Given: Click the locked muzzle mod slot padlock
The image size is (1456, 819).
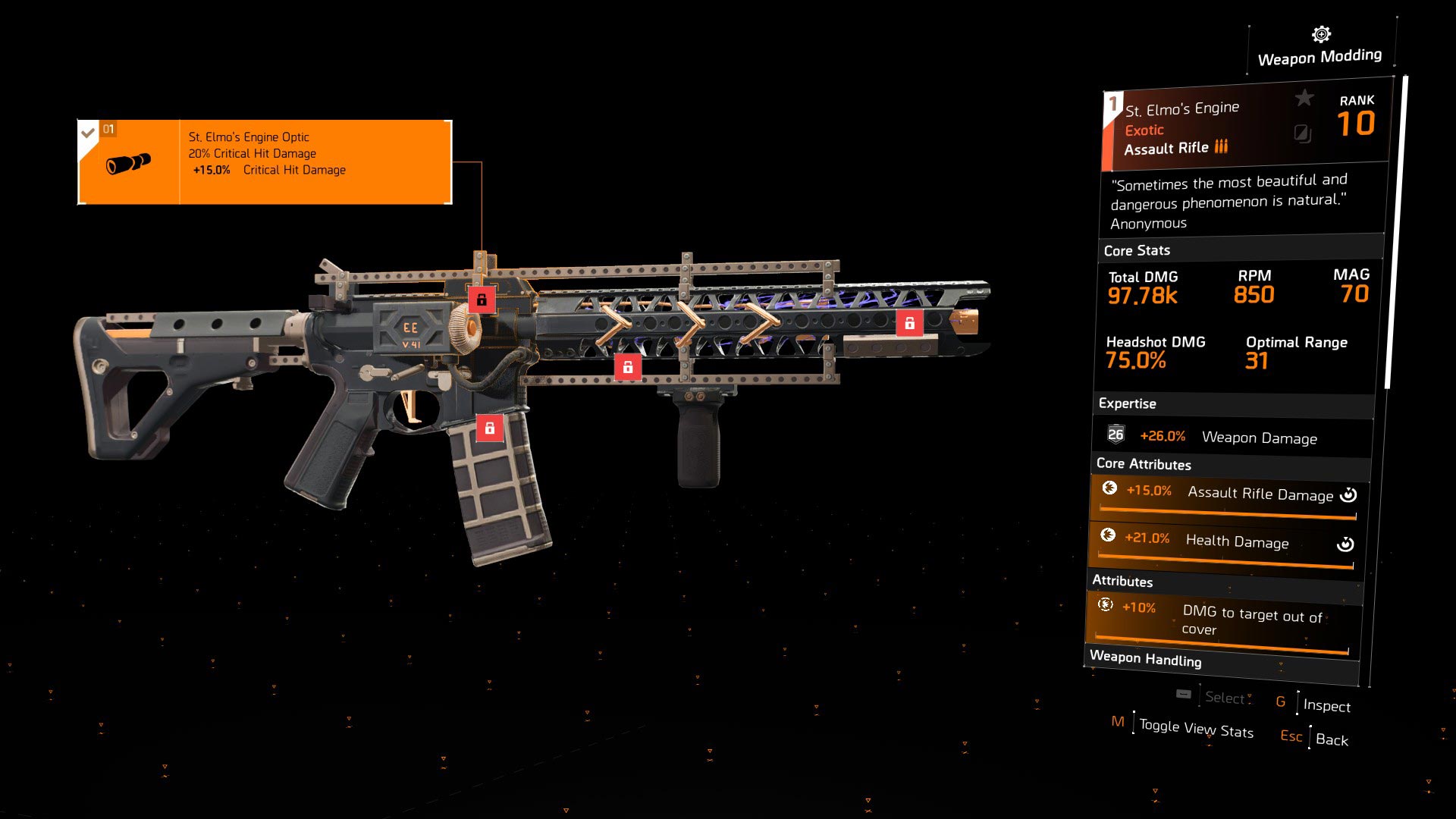Looking at the screenshot, I should click(x=910, y=322).
